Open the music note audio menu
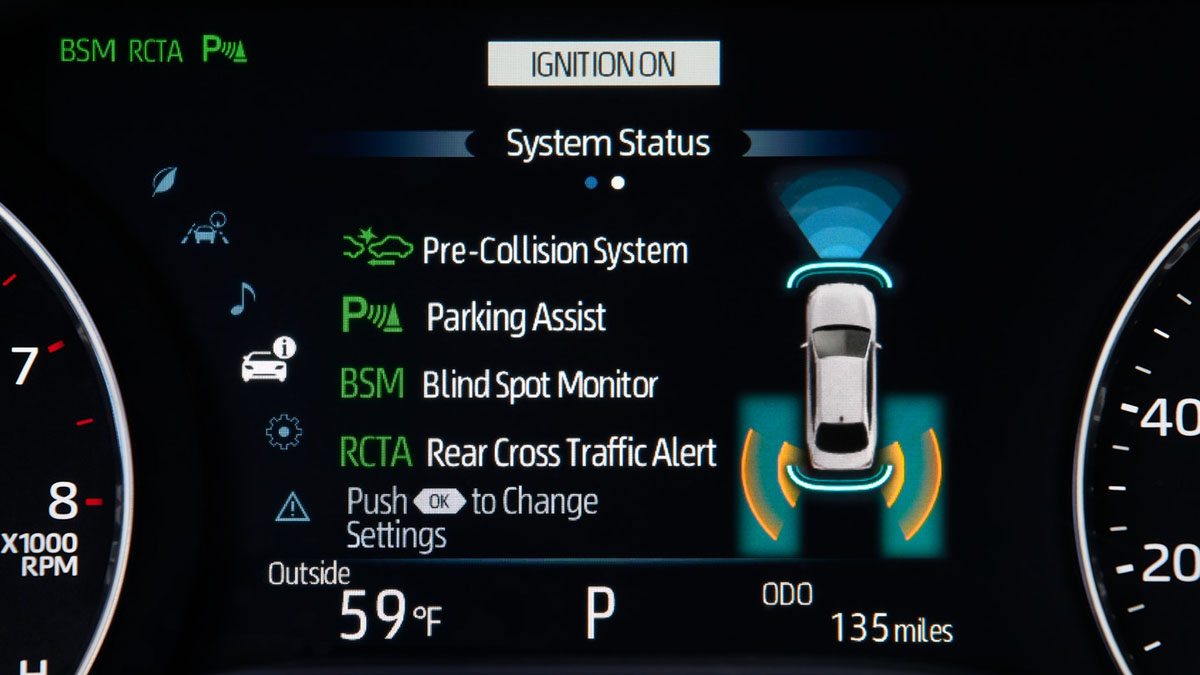Viewport: 1200px width, 675px height. click(x=242, y=297)
